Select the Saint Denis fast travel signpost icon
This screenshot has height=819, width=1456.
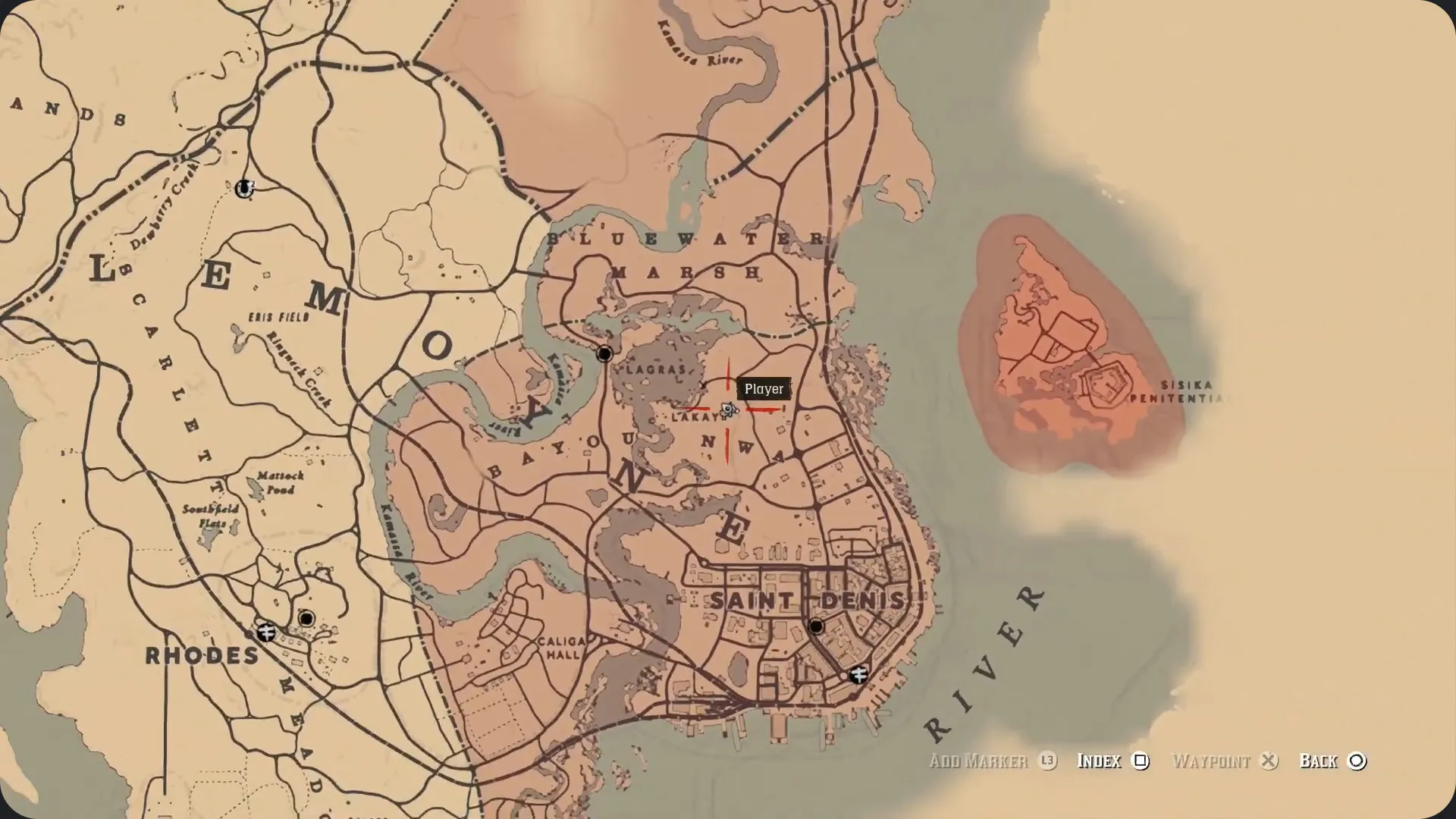(858, 673)
